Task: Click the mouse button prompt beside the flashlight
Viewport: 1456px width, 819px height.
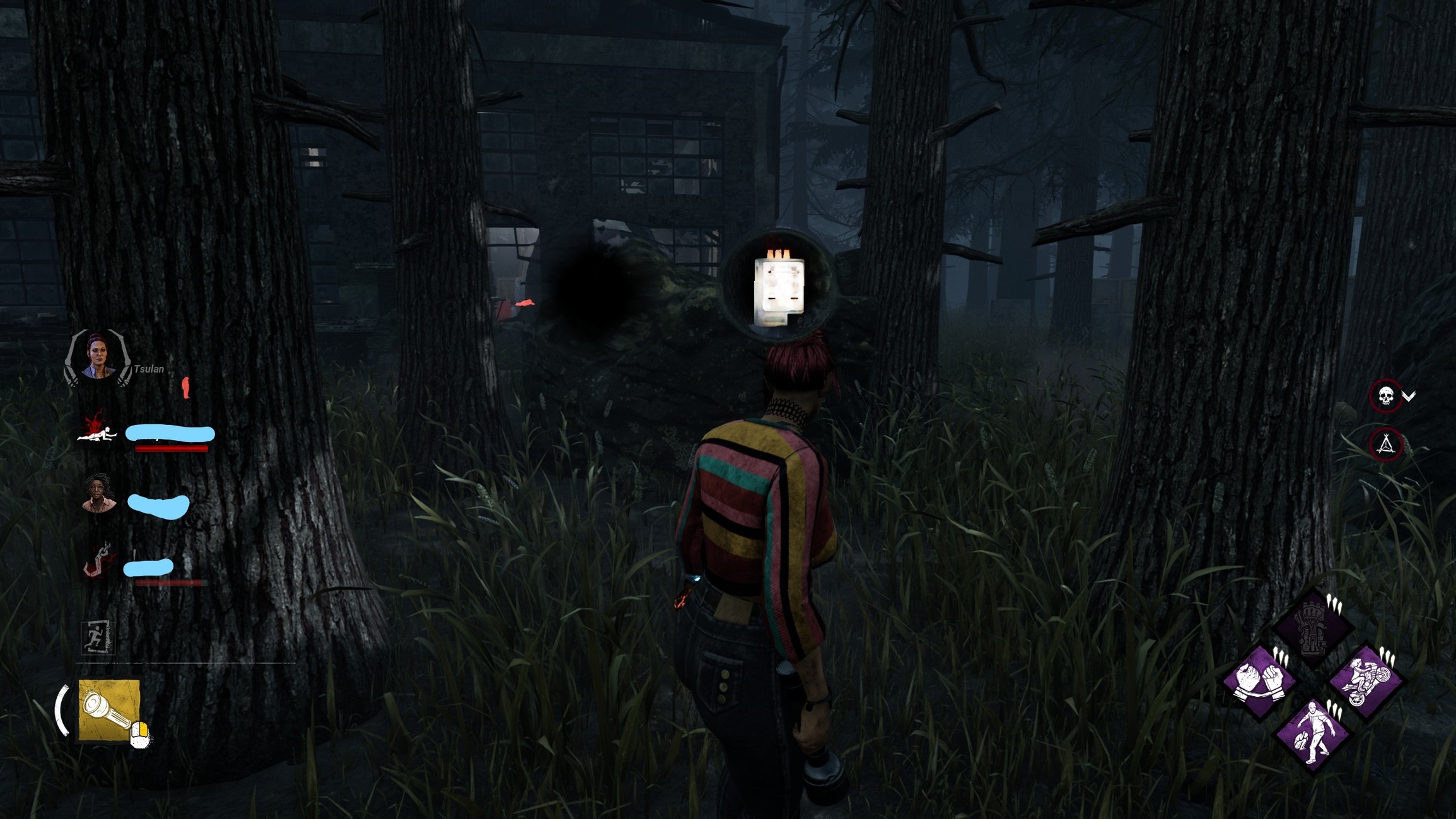Action: tap(140, 733)
